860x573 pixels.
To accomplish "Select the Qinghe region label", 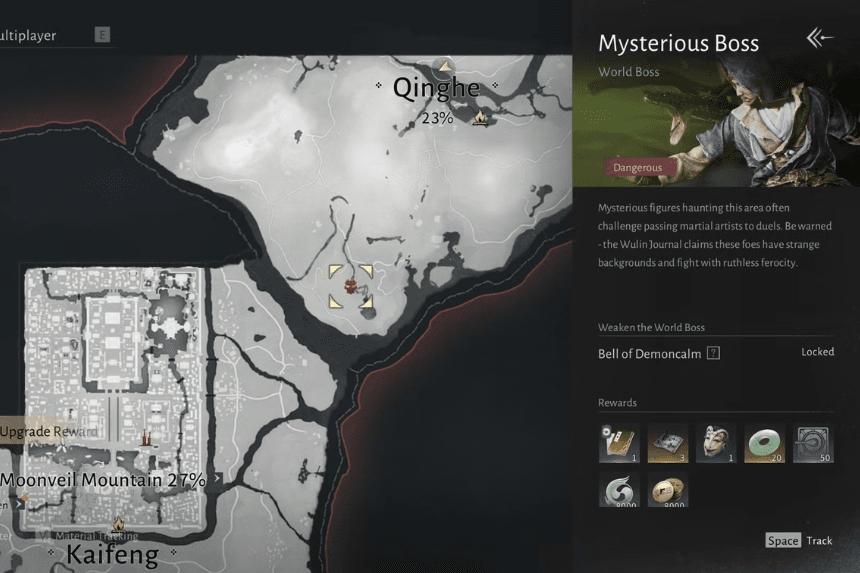I will [436, 88].
